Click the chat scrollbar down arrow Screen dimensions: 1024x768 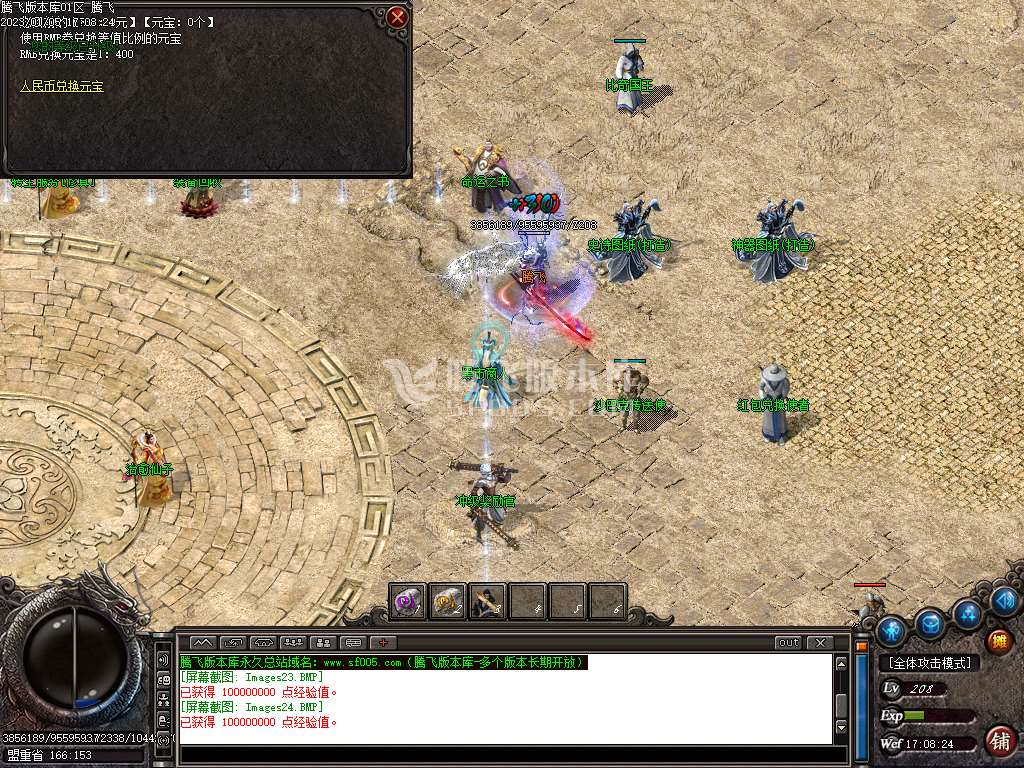(x=841, y=726)
